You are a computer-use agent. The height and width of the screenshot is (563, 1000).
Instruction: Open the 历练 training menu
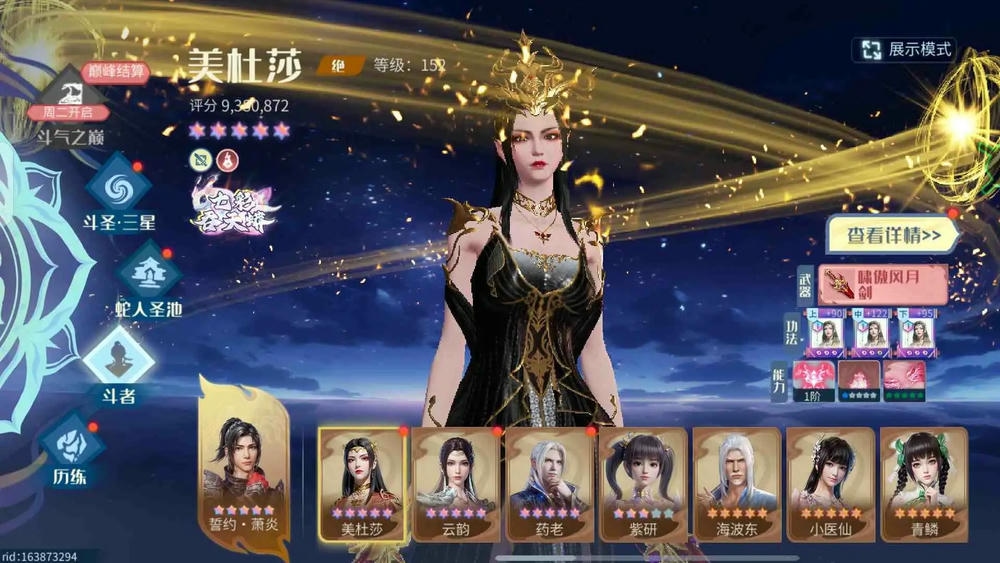tap(70, 449)
